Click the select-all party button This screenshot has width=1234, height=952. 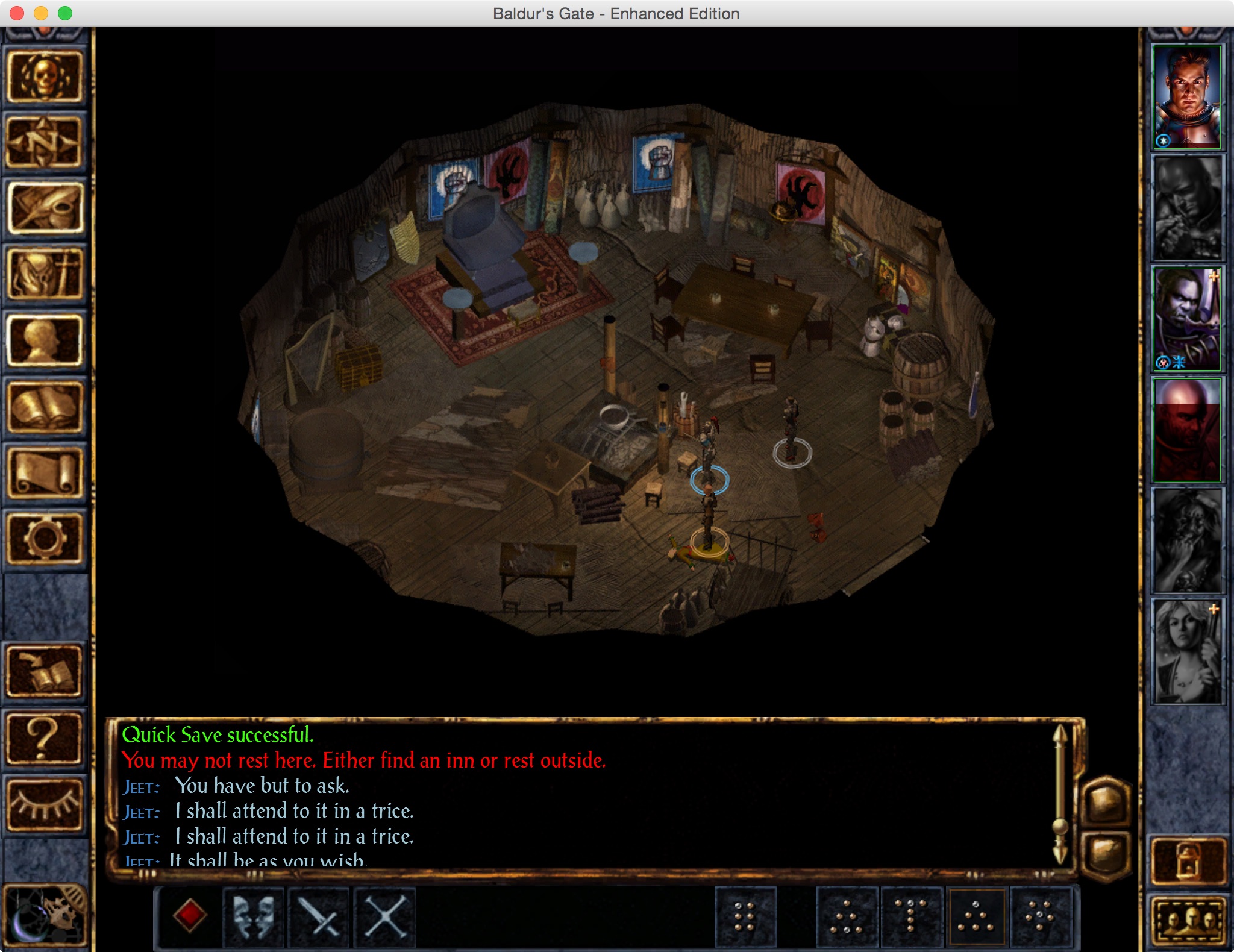coord(1189,919)
